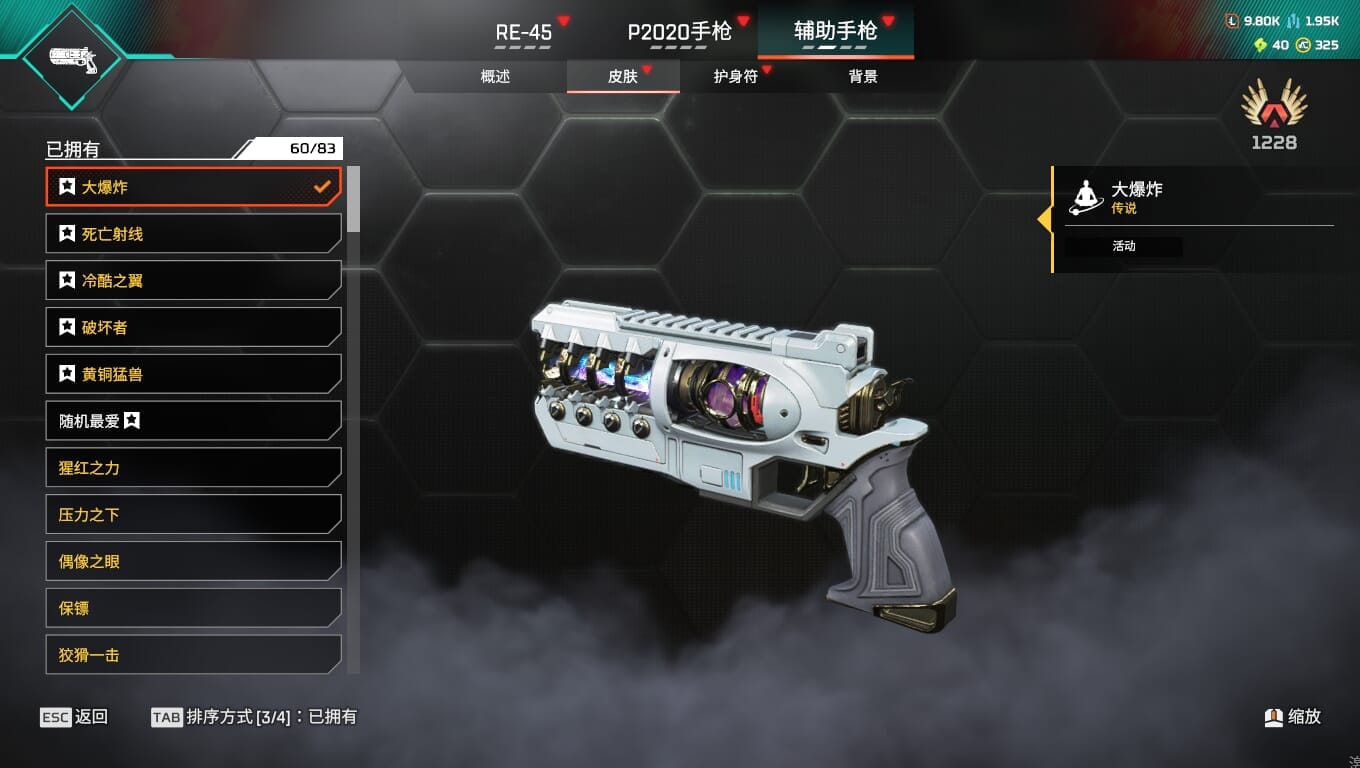Image resolution: width=1360 pixels, height=768 pixels.
Task: Select the 辅助手枪 weapon tab
Action: click(x=835, y=32)
